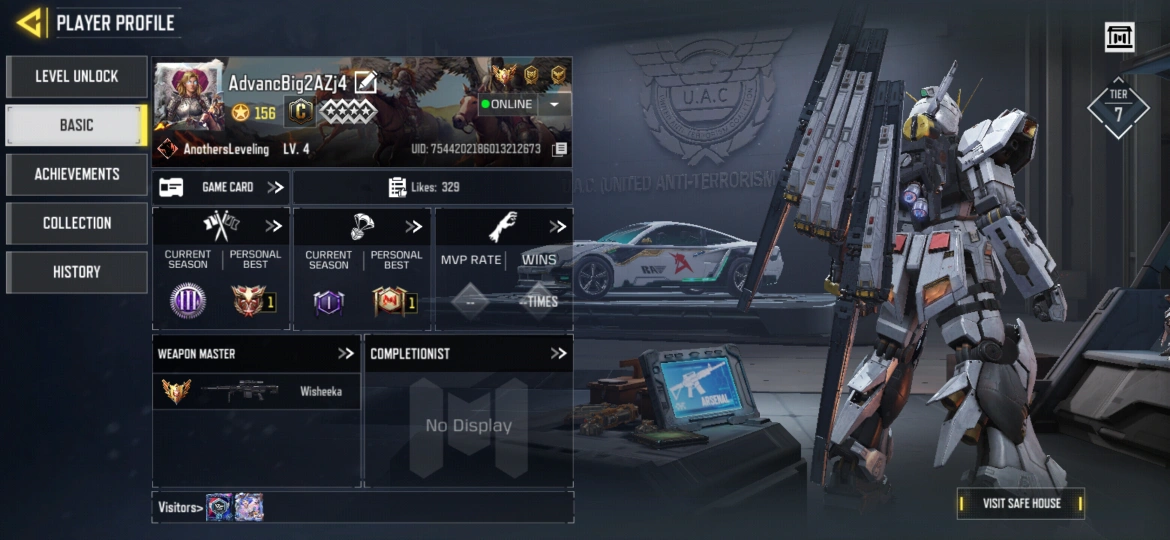This screenshot has width=1170, height=540.
Task: Edit the player name with pencil icon
Action: pos(366,83)
